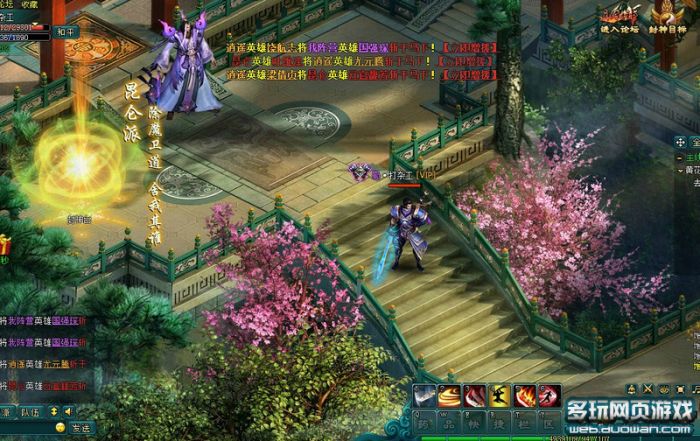This screenshot has height=441, width=700.
Task: Activate the flaming claw skill
Action: pos(525,396)
